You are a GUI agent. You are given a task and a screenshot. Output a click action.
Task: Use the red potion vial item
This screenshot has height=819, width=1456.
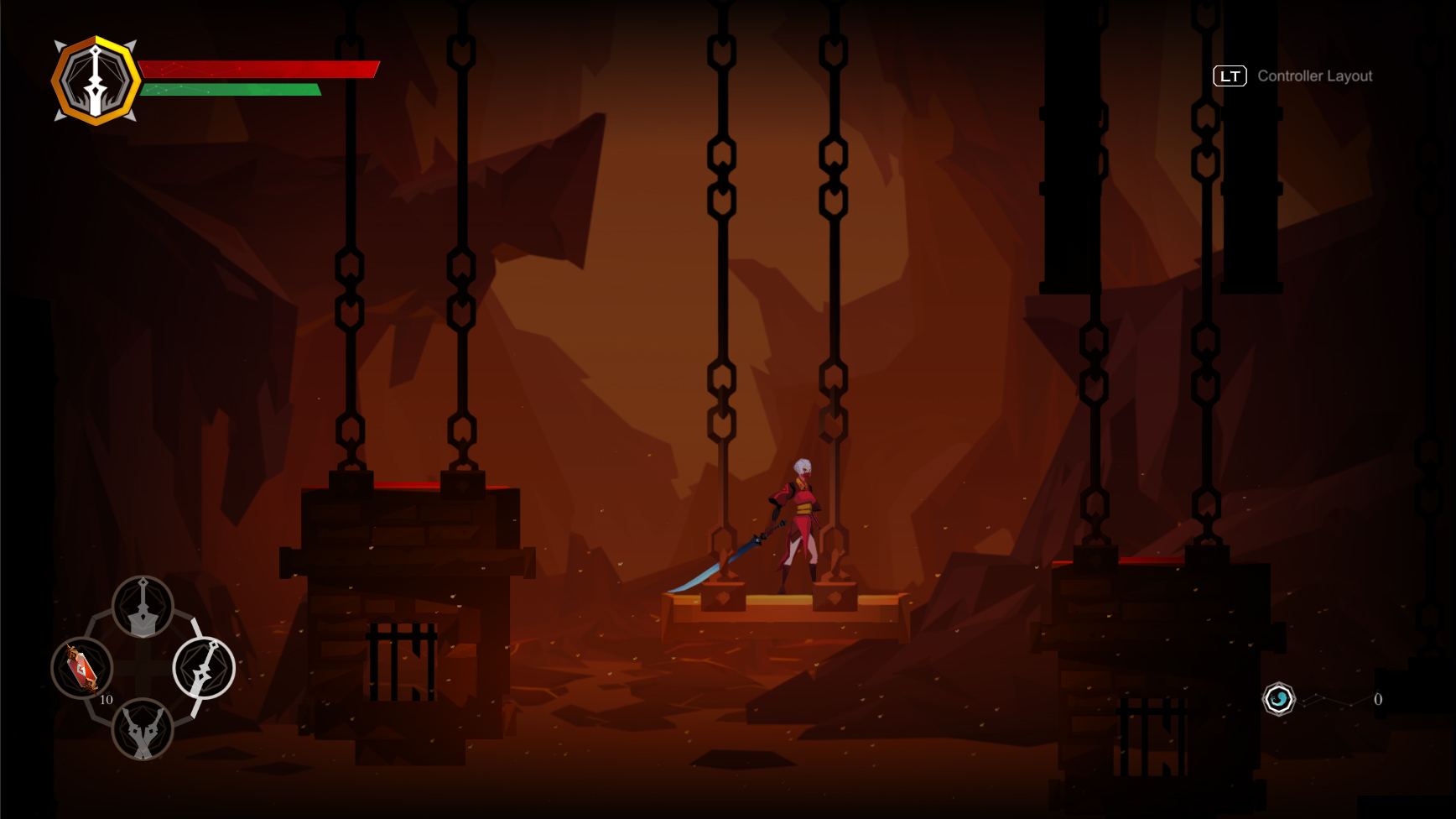pos(82,668)
